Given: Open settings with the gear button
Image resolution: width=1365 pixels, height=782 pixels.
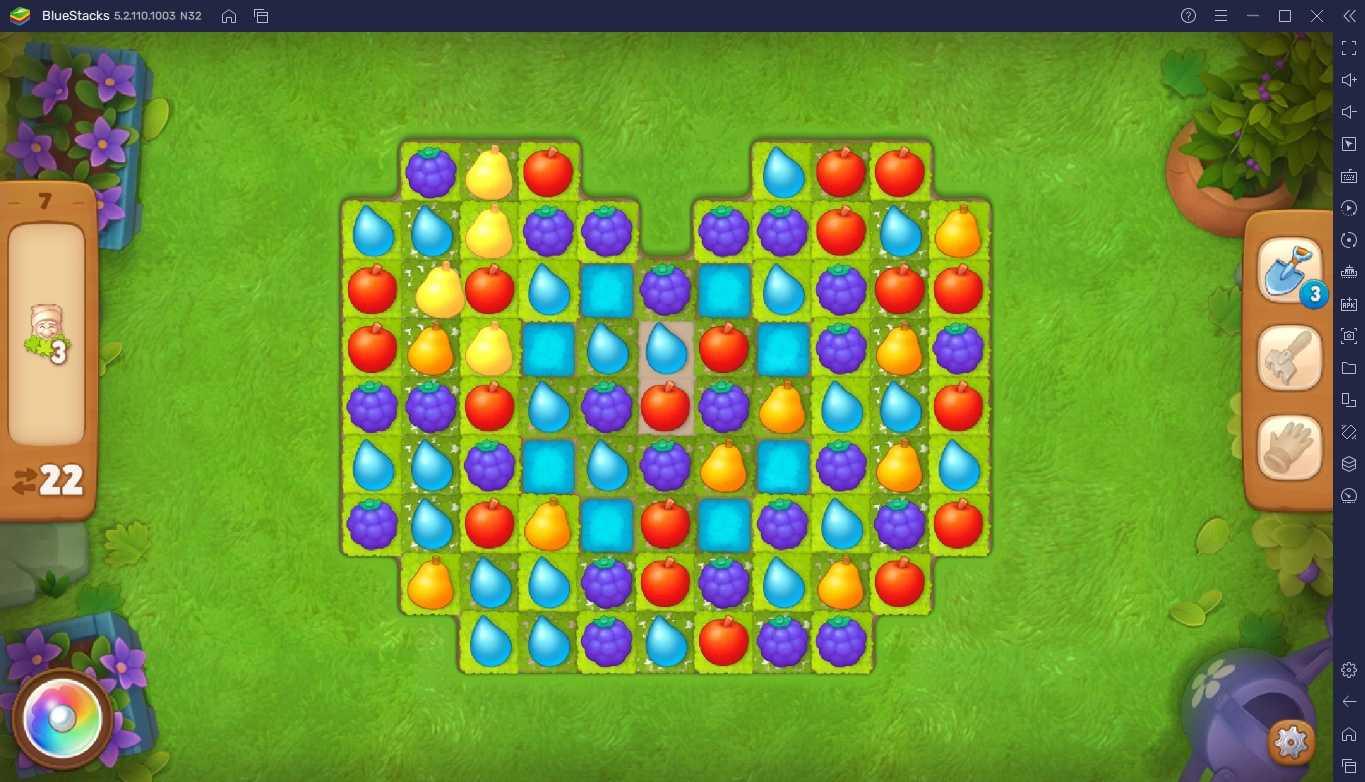Looking at the screenshot, I should (1291, 742).
